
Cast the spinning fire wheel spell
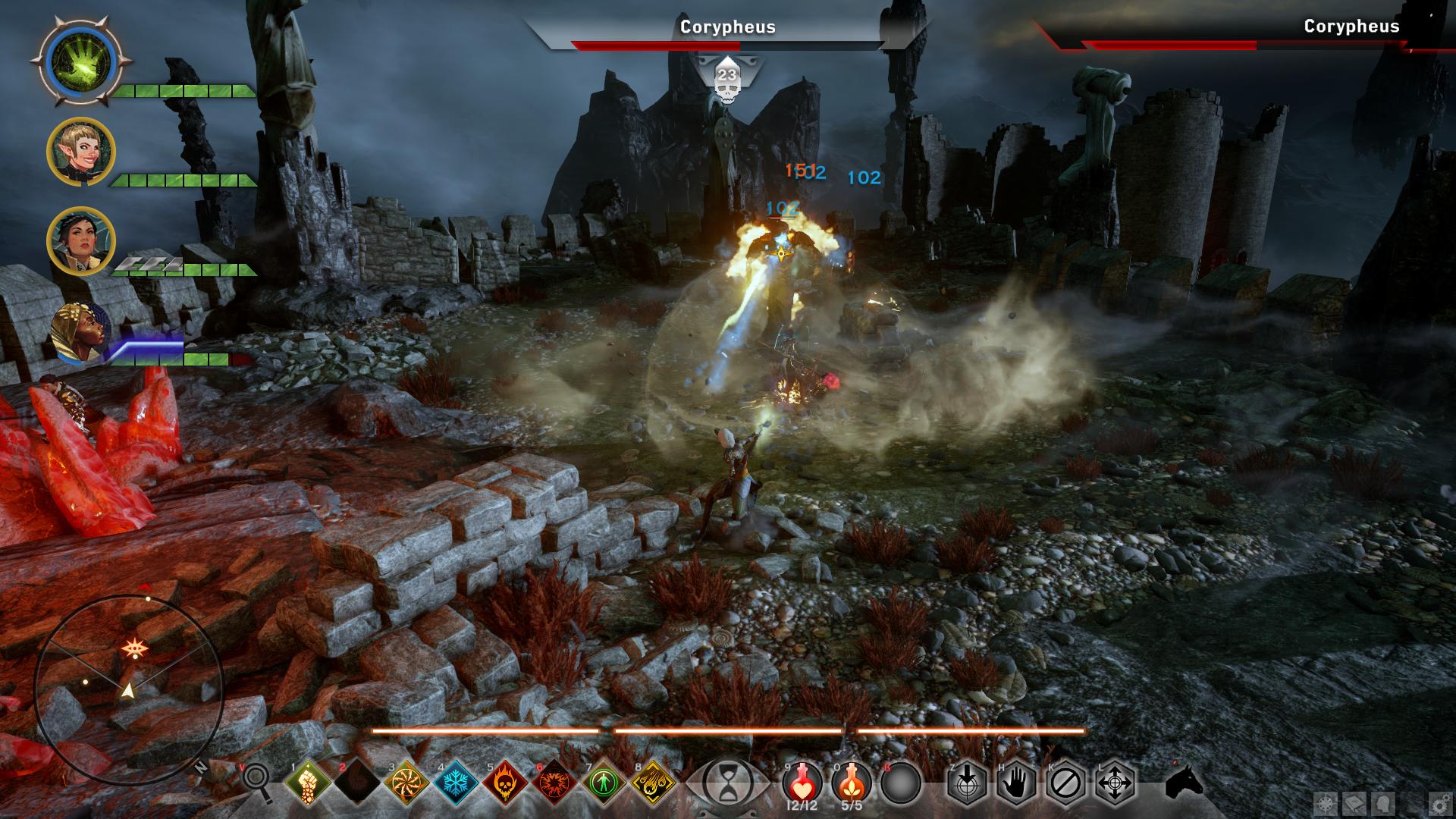408,782
